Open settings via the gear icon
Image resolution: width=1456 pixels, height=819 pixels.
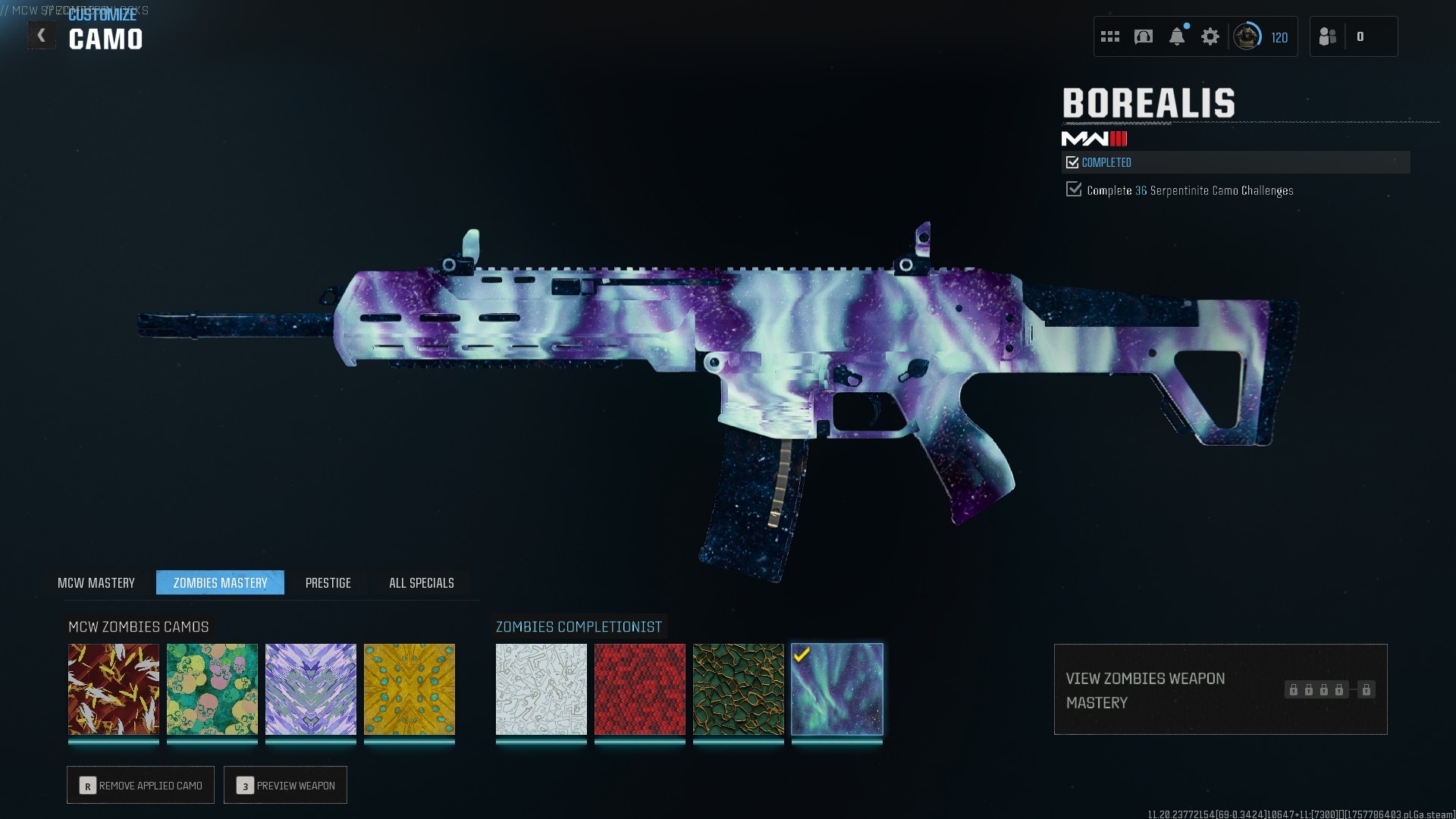pos(1210,36)
